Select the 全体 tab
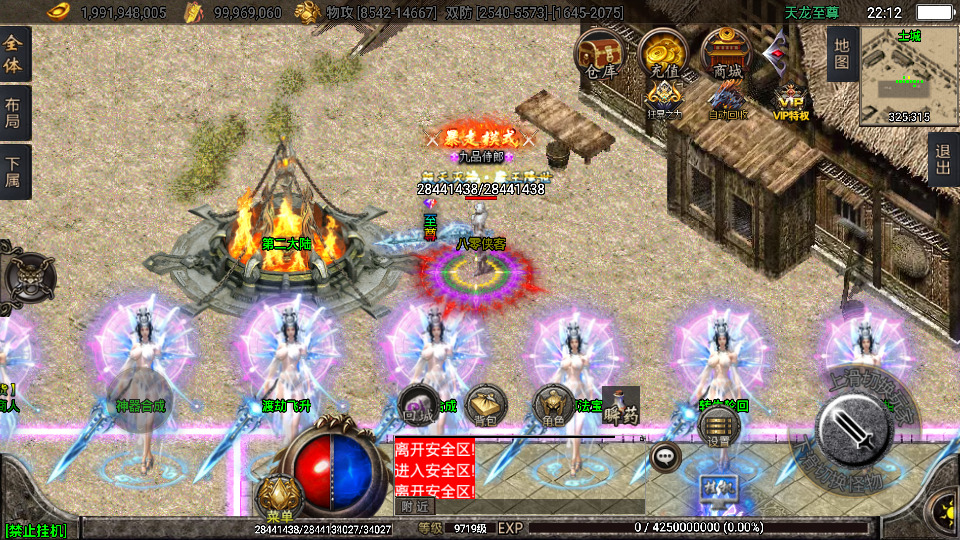This screenshot has height=540, width=960. tap(14, 54)
